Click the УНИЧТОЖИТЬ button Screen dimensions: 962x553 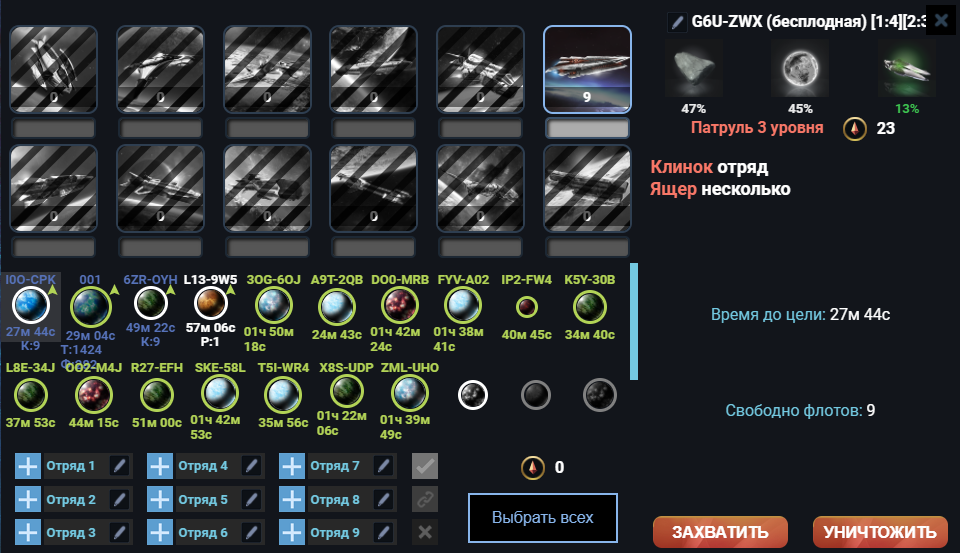tap(880, 531)
